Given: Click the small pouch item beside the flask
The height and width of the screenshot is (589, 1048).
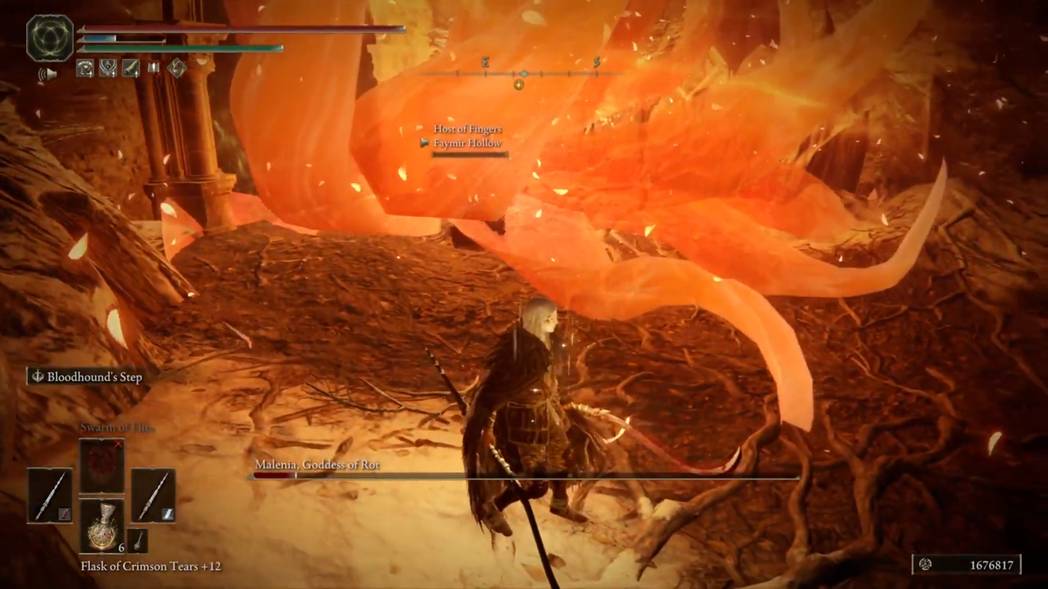Looking at the screenshot, I should tap(138, 541).
